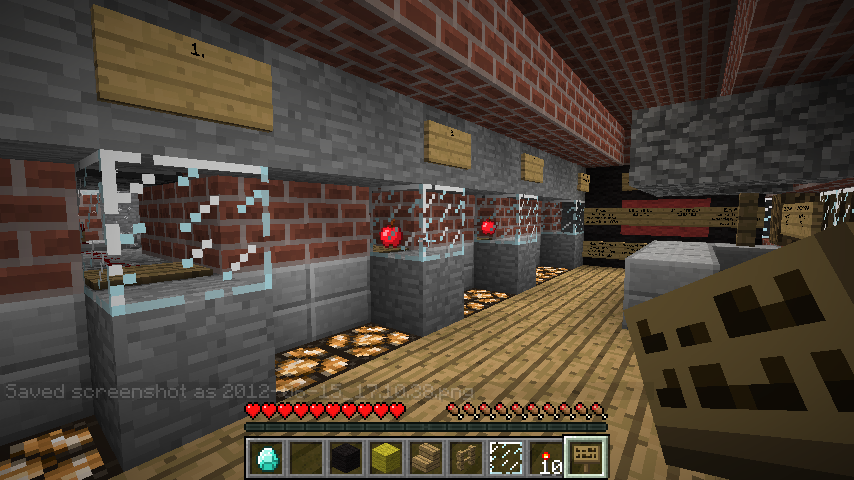Select the glass block slot
This screenshot has width=854, height=480.
click(x=505, y=458)
